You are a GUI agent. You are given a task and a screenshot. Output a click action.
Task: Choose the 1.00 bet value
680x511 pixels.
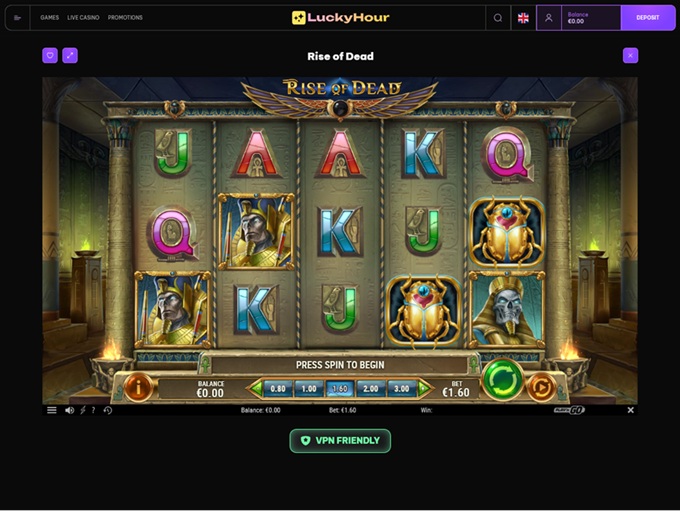coord(309,388)
